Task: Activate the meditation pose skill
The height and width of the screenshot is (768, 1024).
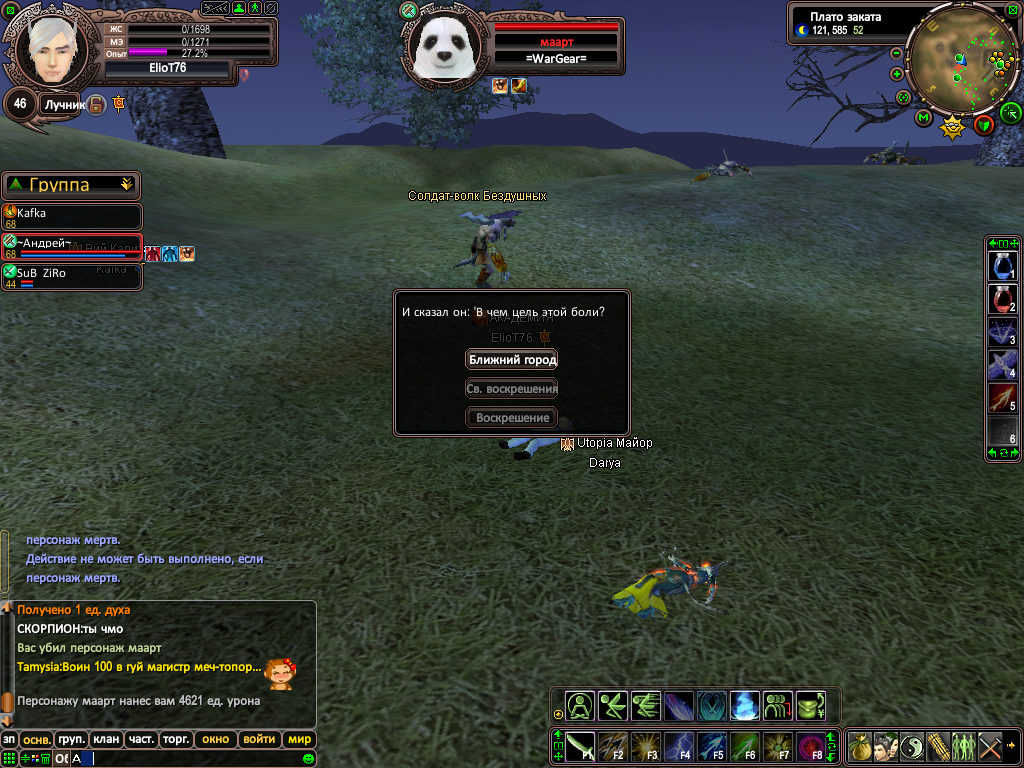Action: coord(580,706)
